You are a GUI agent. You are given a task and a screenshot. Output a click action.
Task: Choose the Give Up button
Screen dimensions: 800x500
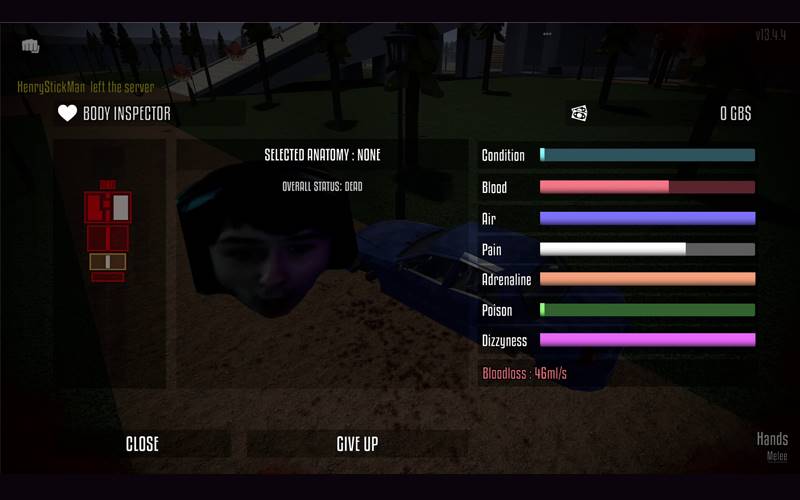(357, 444)
